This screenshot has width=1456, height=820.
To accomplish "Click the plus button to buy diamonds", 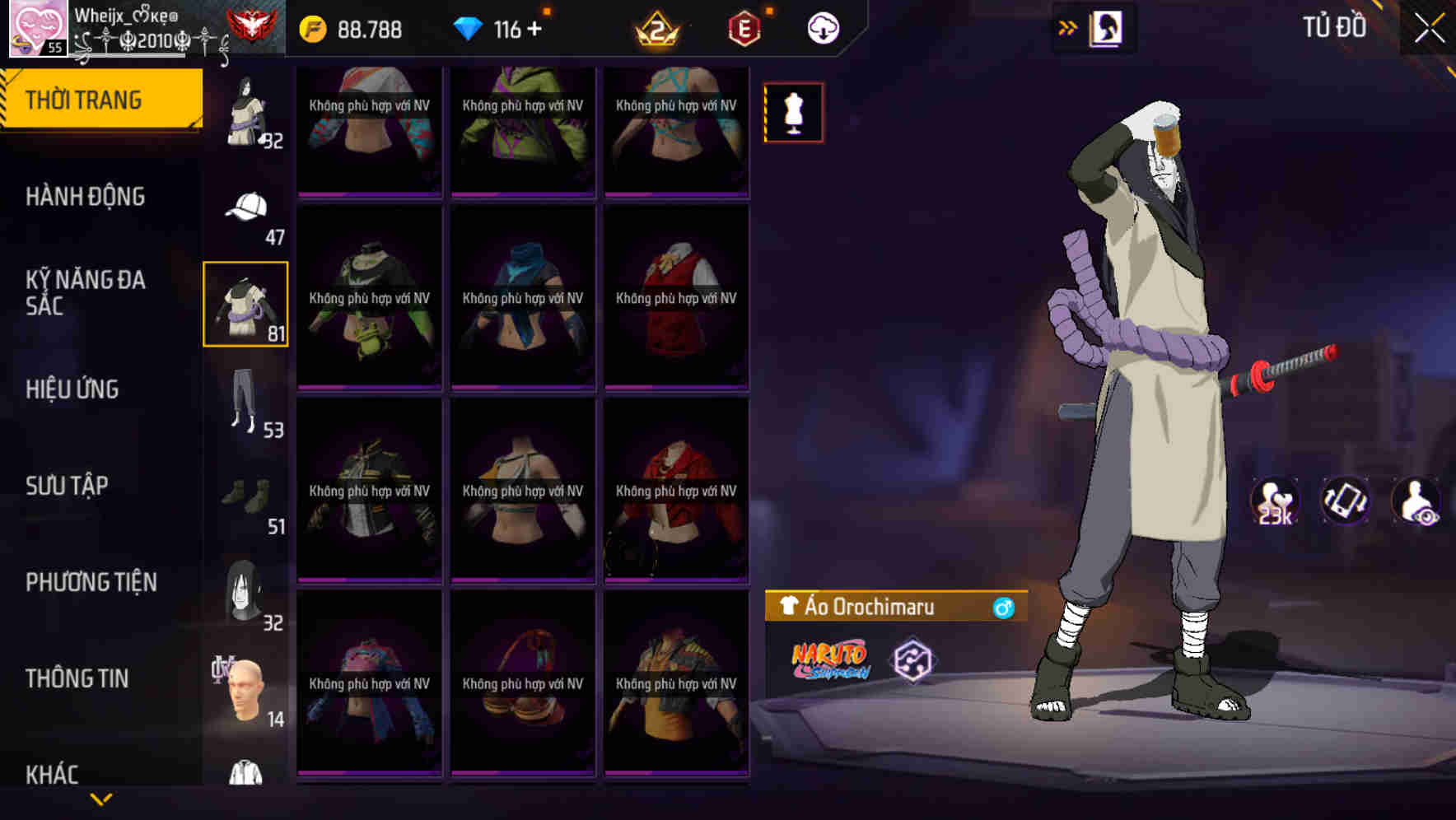I will point(536,30).
